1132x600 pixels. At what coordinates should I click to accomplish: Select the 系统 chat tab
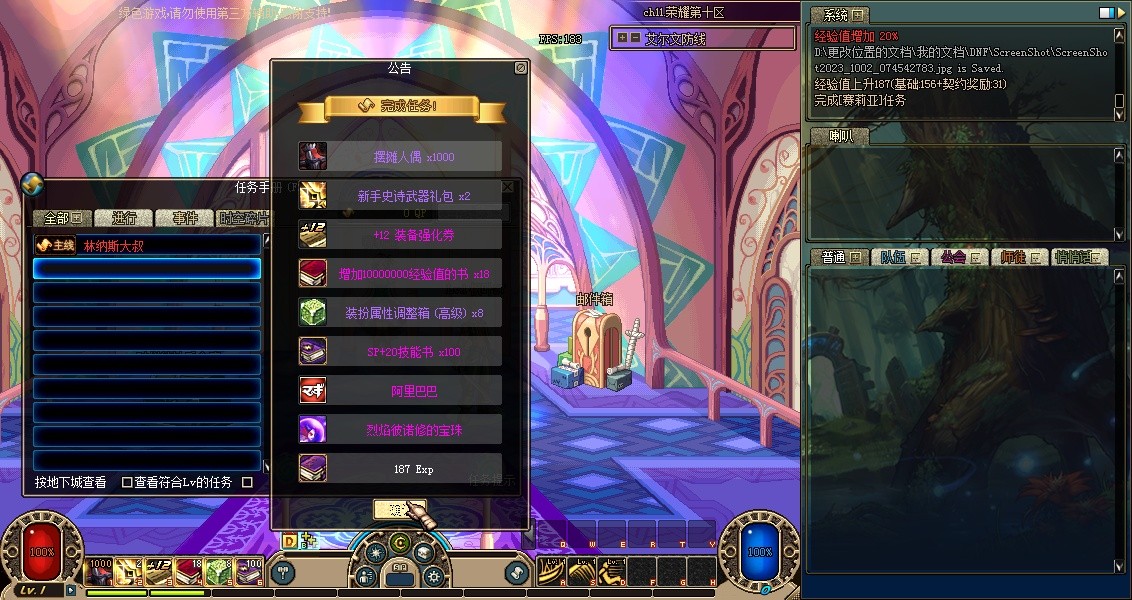[x=837, y=15]
